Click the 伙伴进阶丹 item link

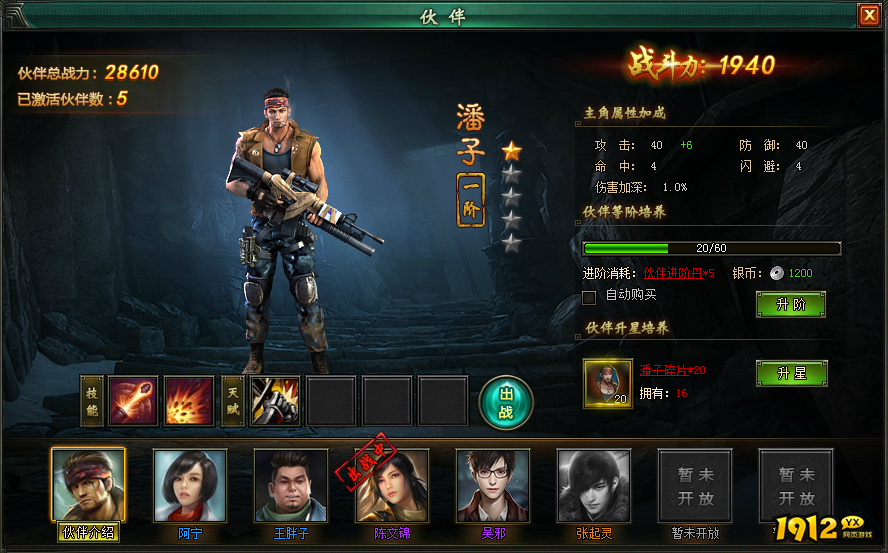click(678, 273)
